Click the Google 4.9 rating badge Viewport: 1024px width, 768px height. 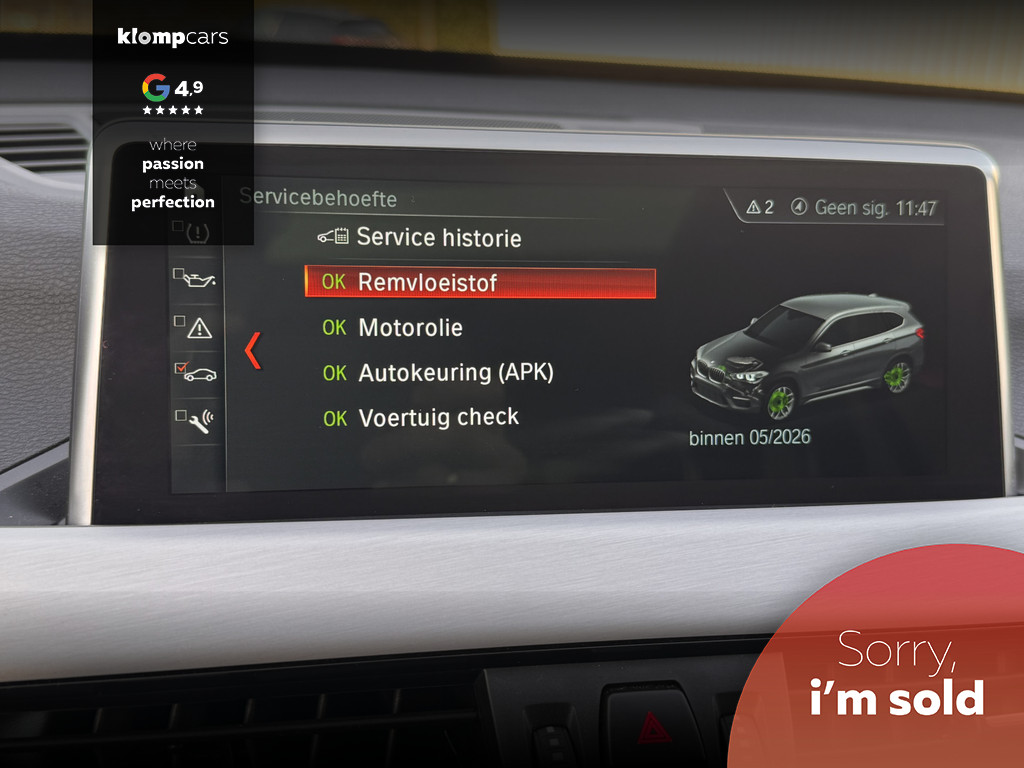173,93
